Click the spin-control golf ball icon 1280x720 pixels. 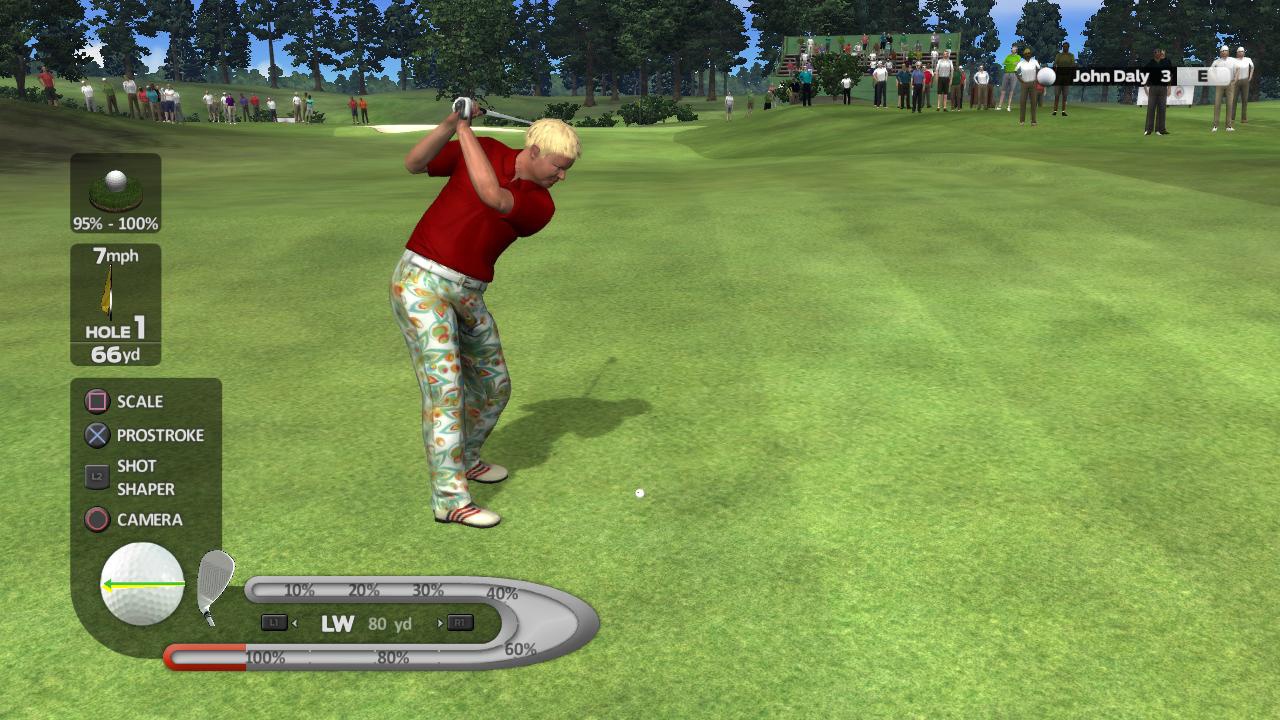(140, 585)
